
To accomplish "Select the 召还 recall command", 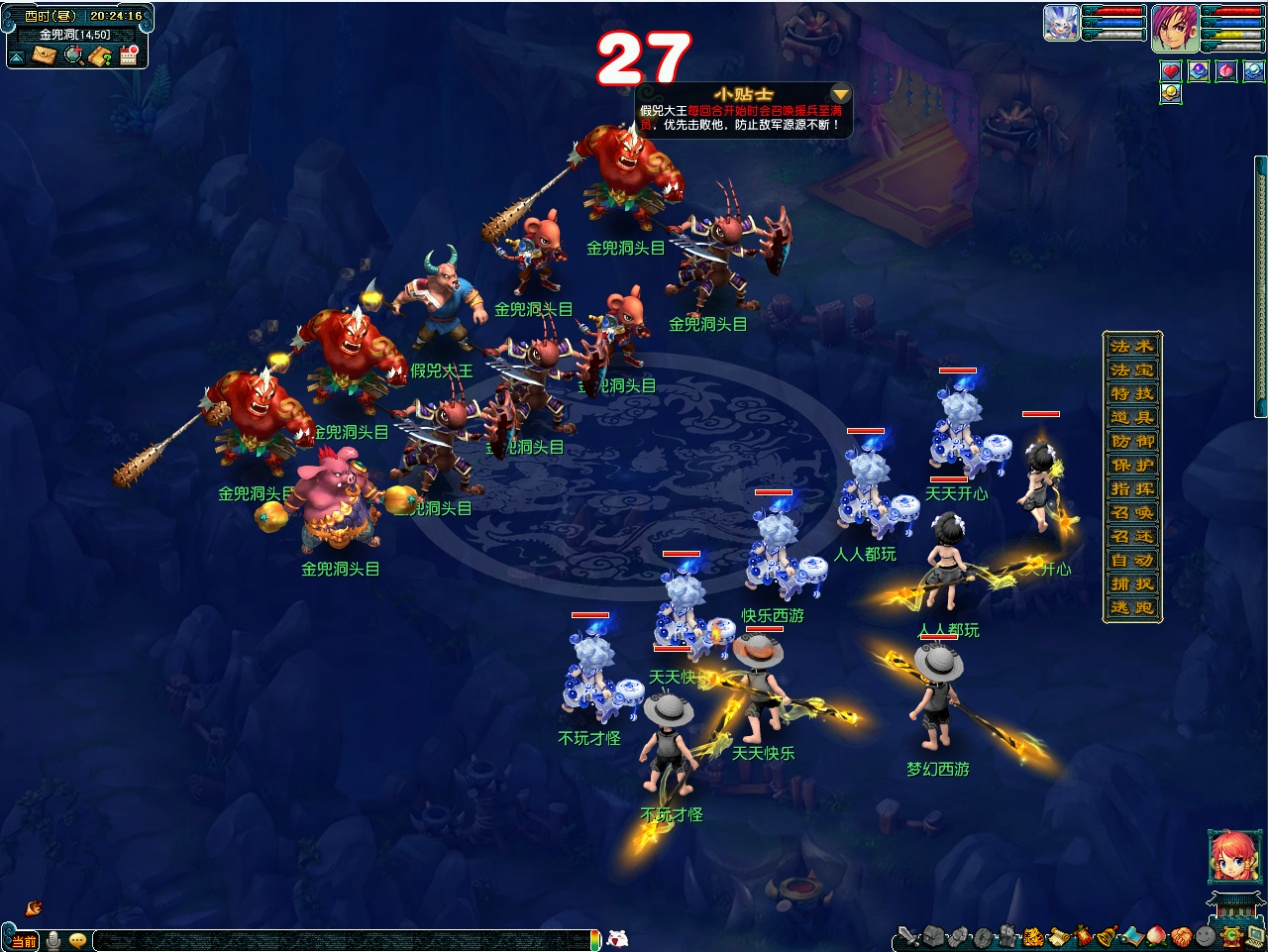I will pyautogui.click(x=1132, y=537).
